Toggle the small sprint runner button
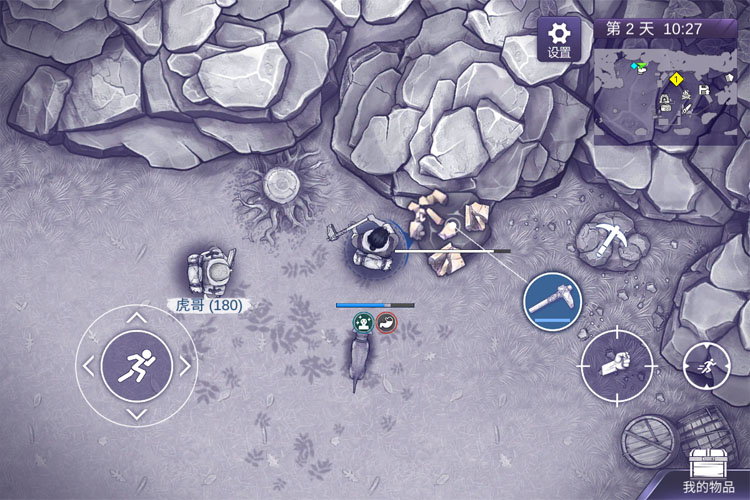Screen dimensions: 750x500 [x=706, y=366]
